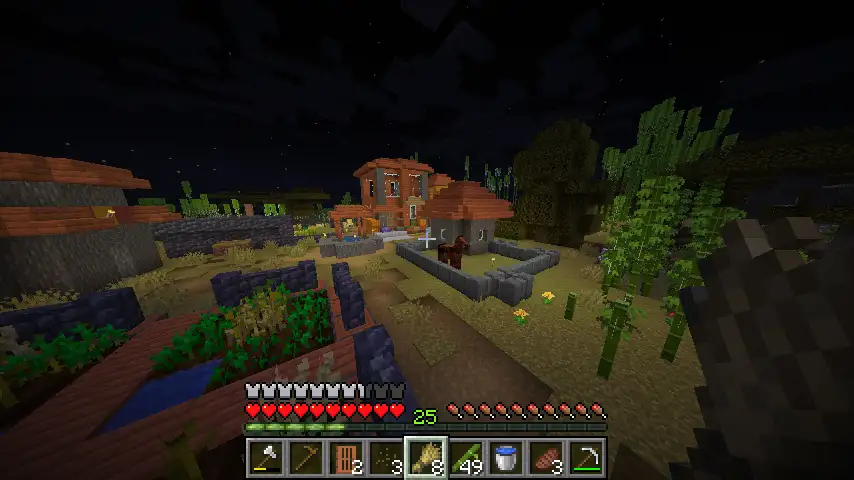Click the wheat stack of 8

[426, 458]
